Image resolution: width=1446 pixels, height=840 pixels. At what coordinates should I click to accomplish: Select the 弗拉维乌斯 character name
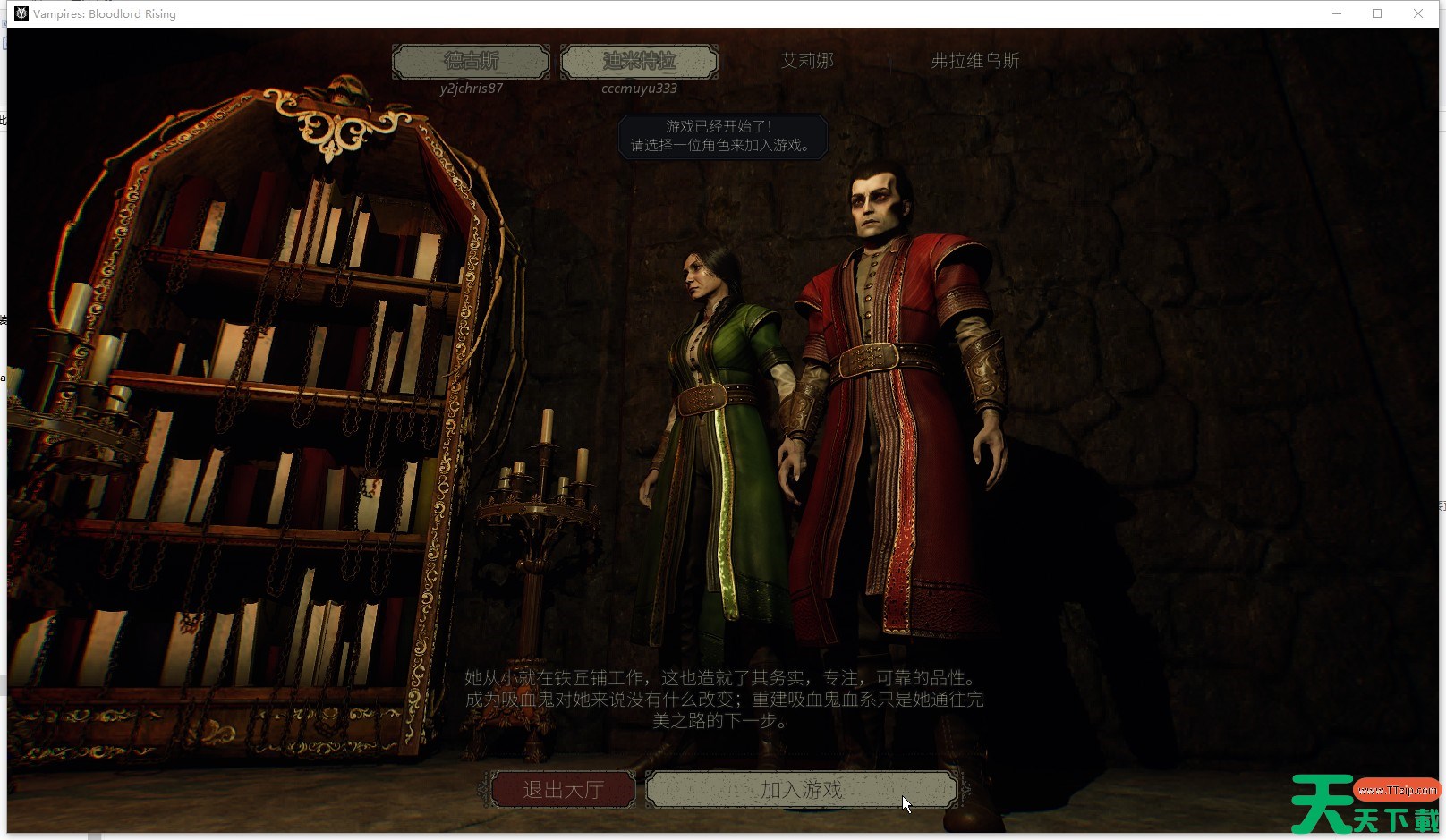click(x=974, y=61)
